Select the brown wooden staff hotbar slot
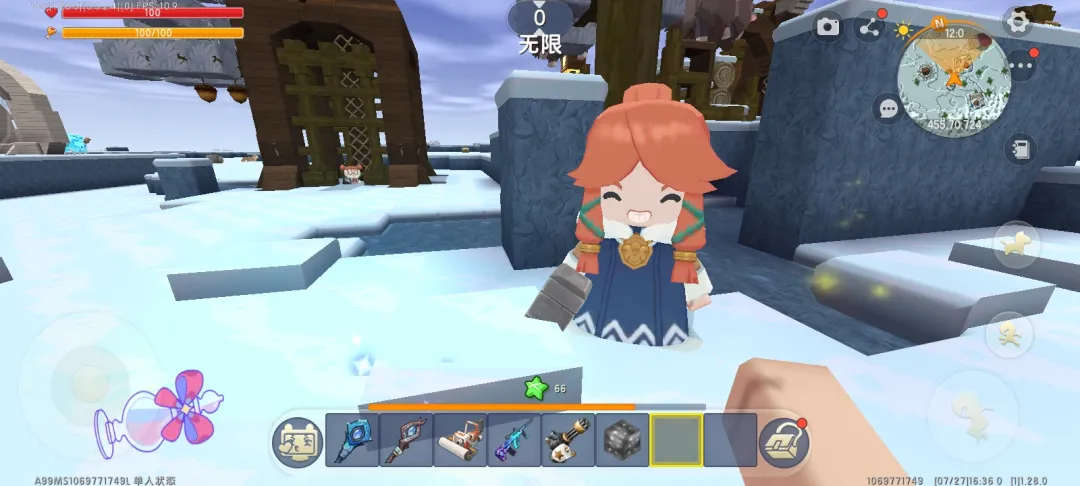1080x486 pixels. (x=406, y=440)
